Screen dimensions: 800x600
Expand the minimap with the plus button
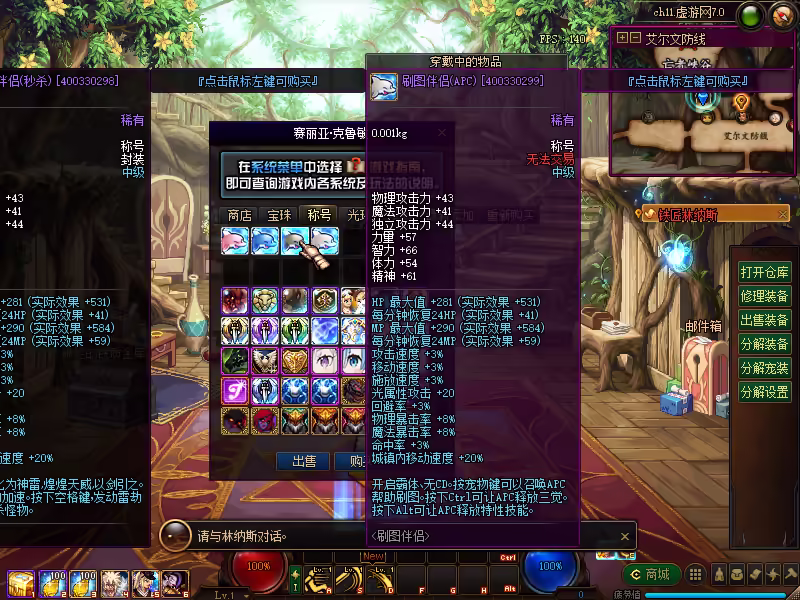tap(622, 38)
